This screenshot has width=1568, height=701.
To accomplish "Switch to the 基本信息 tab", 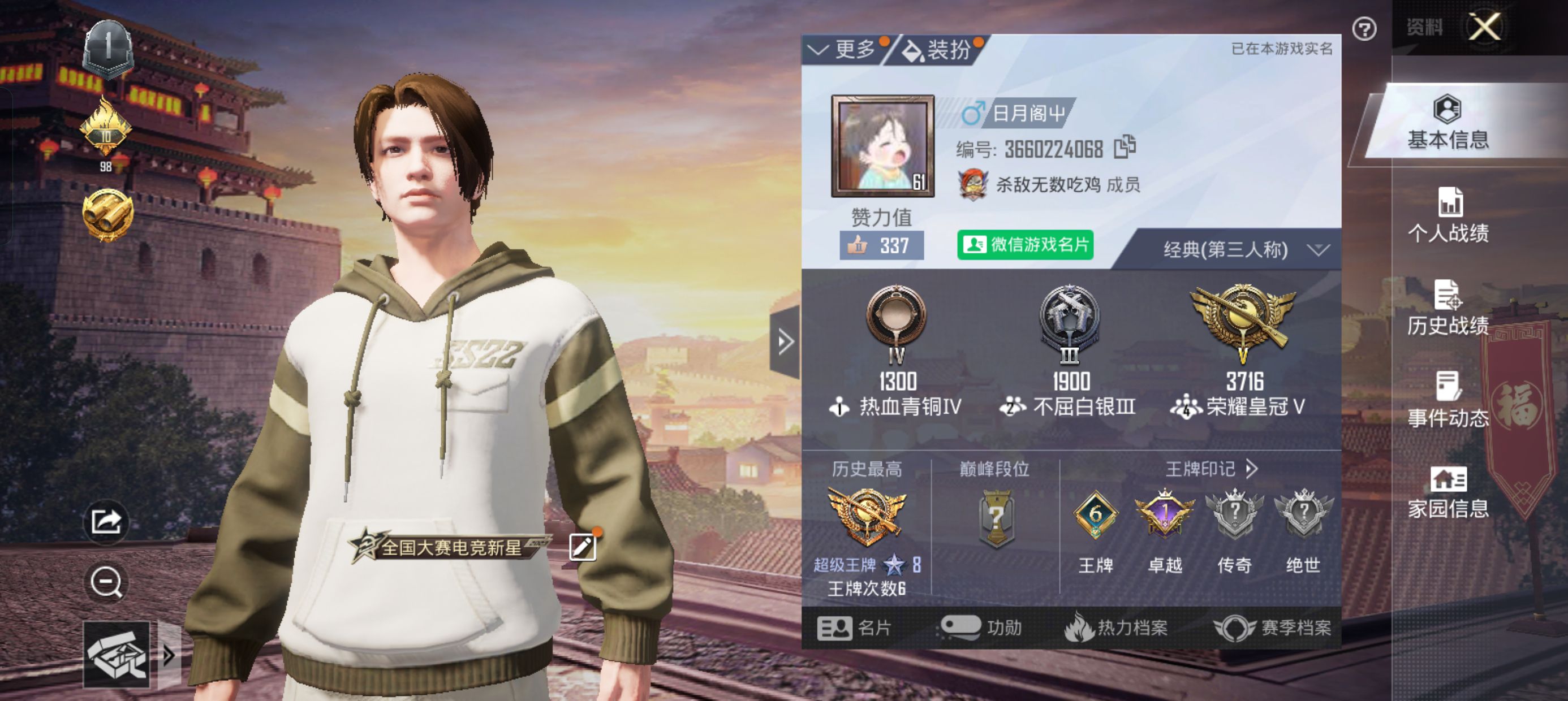I will 1448,124.
